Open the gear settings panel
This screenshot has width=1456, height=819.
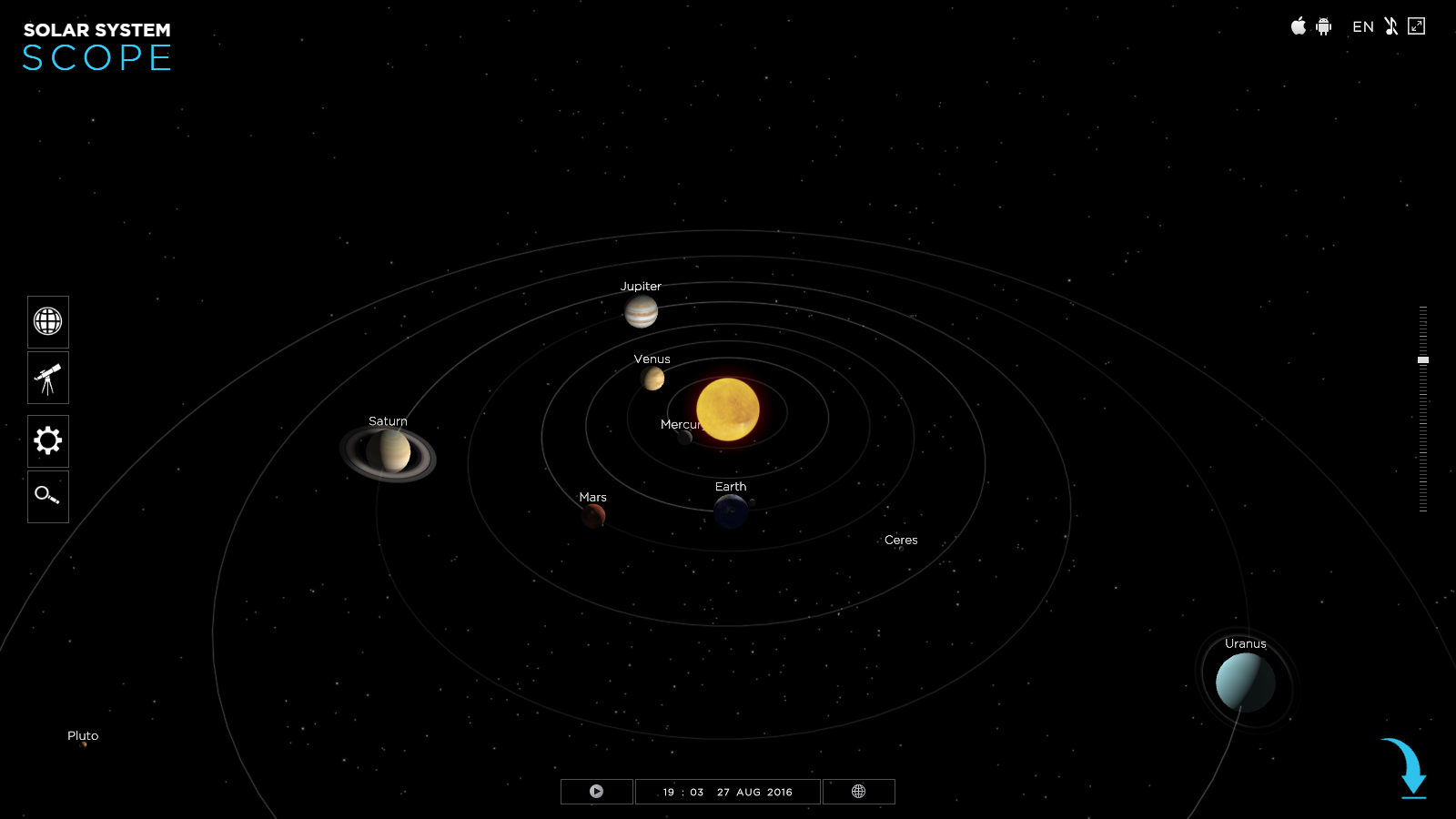pos(48,441)
